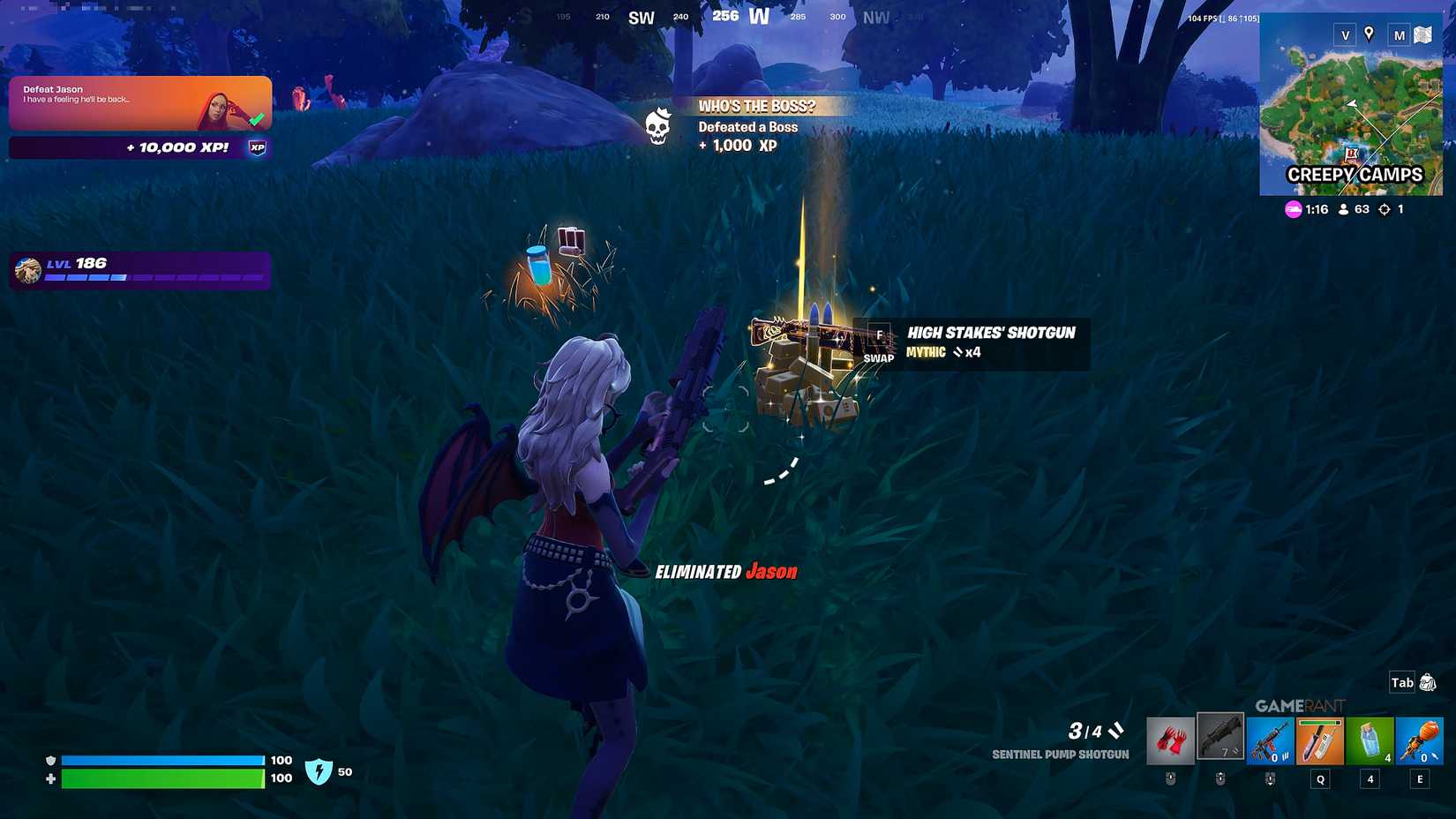The width and height of the screenshot is (1456, 819).
Task: Switch to the High Stakes' Shotgun swap prompt
Action: point(878,344)
